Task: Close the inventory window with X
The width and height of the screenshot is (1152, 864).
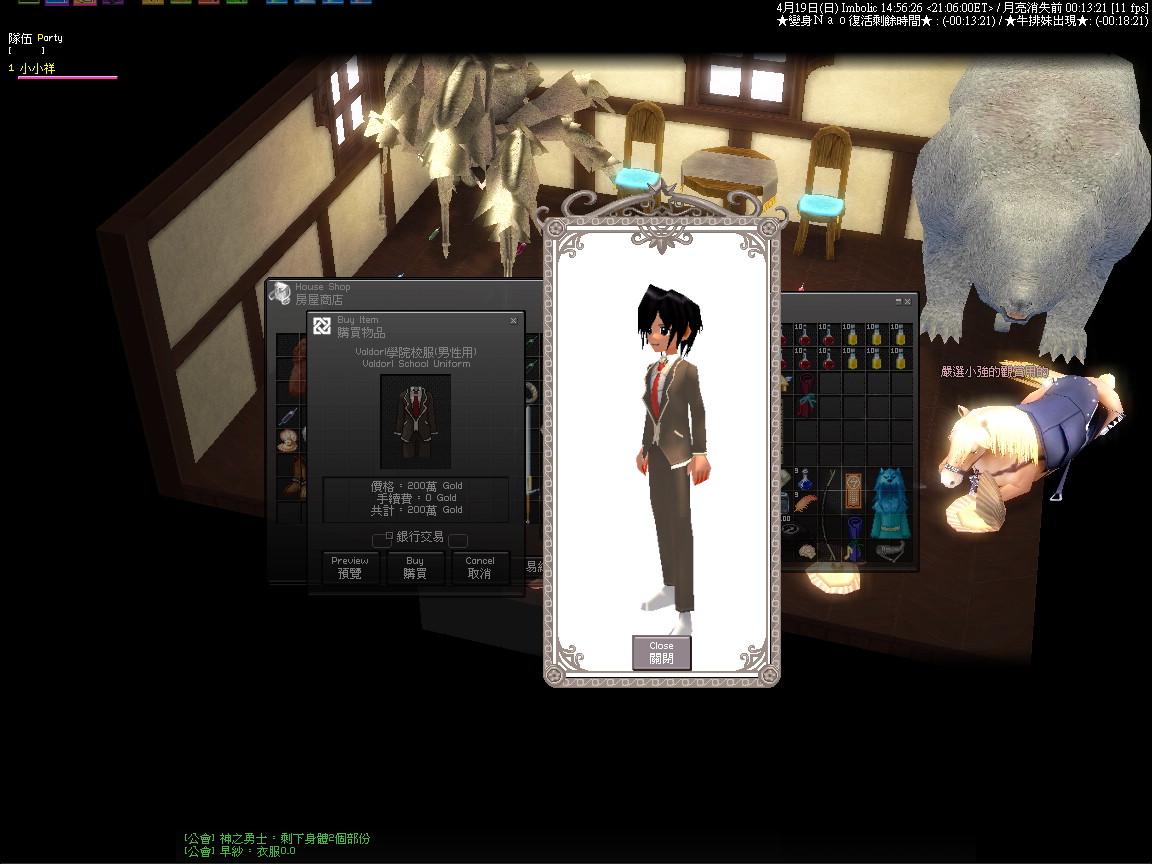Action: 908,301
